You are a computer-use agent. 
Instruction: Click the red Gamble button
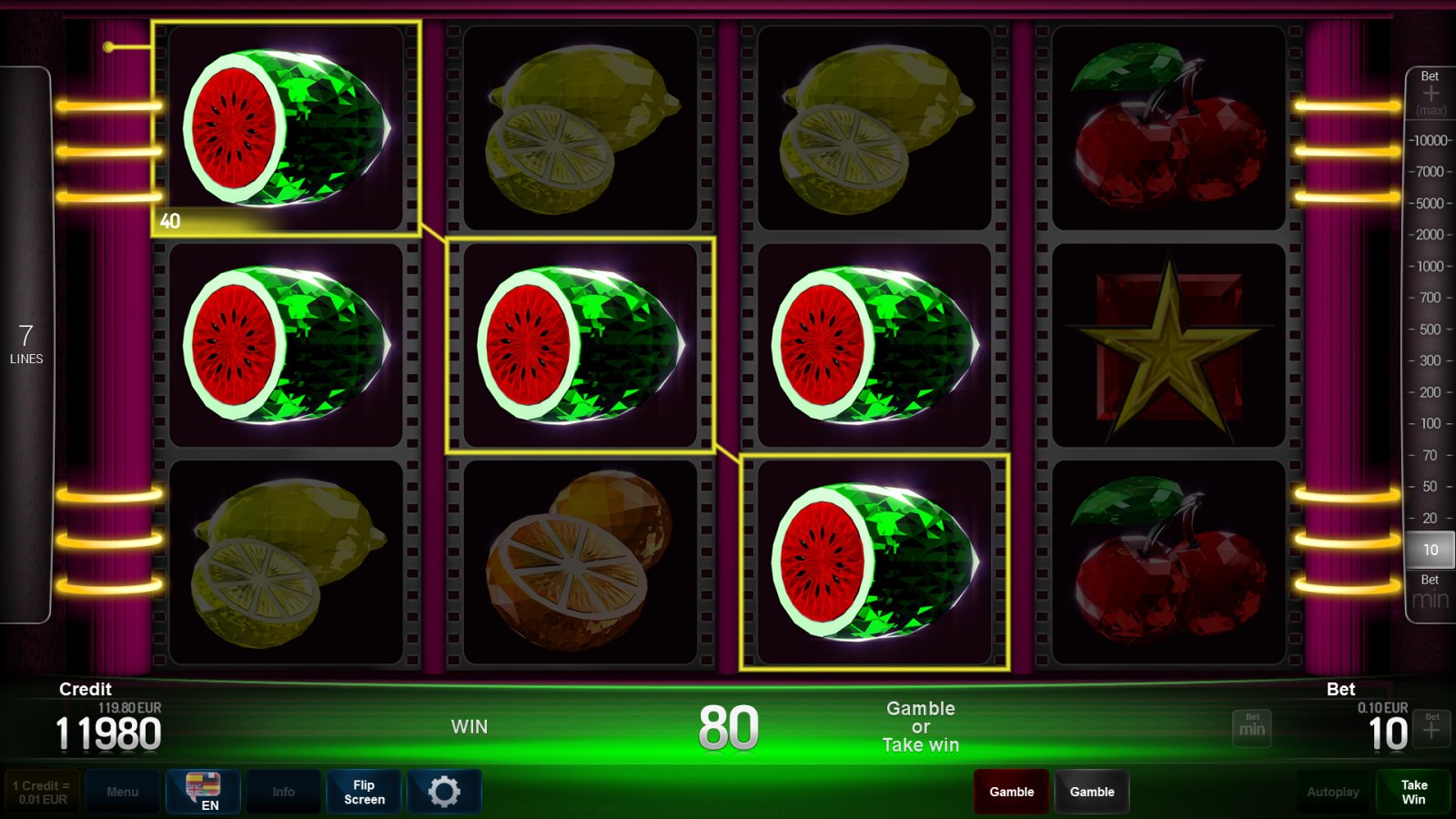pos(1011,792)
